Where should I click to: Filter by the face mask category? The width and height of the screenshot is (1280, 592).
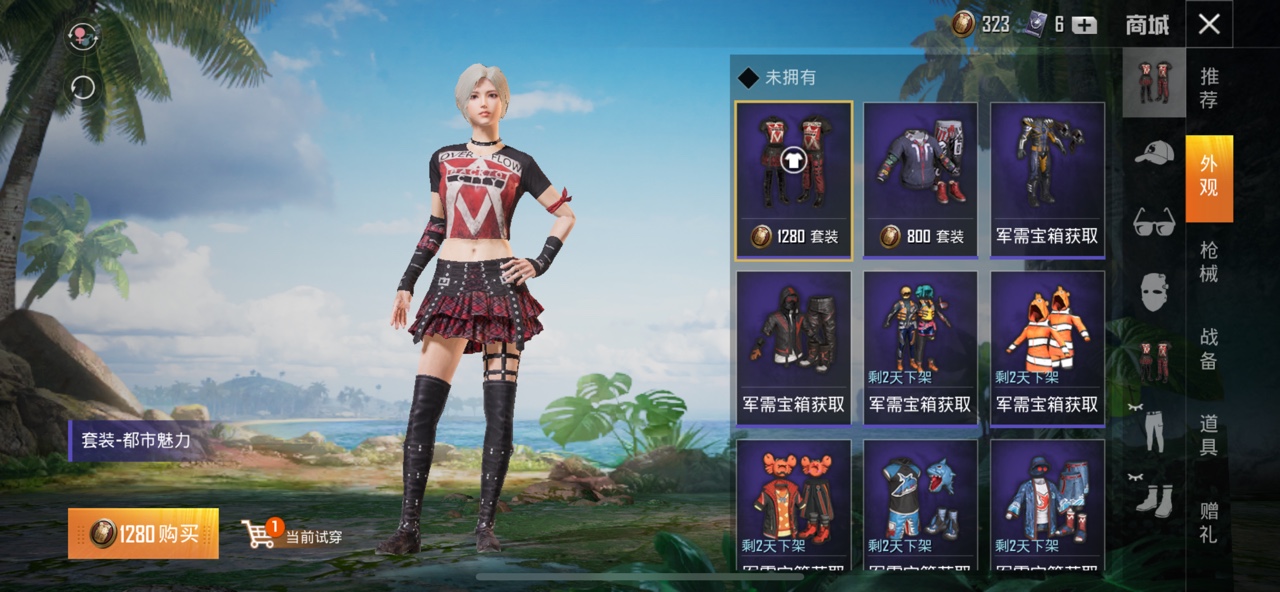1154,292
